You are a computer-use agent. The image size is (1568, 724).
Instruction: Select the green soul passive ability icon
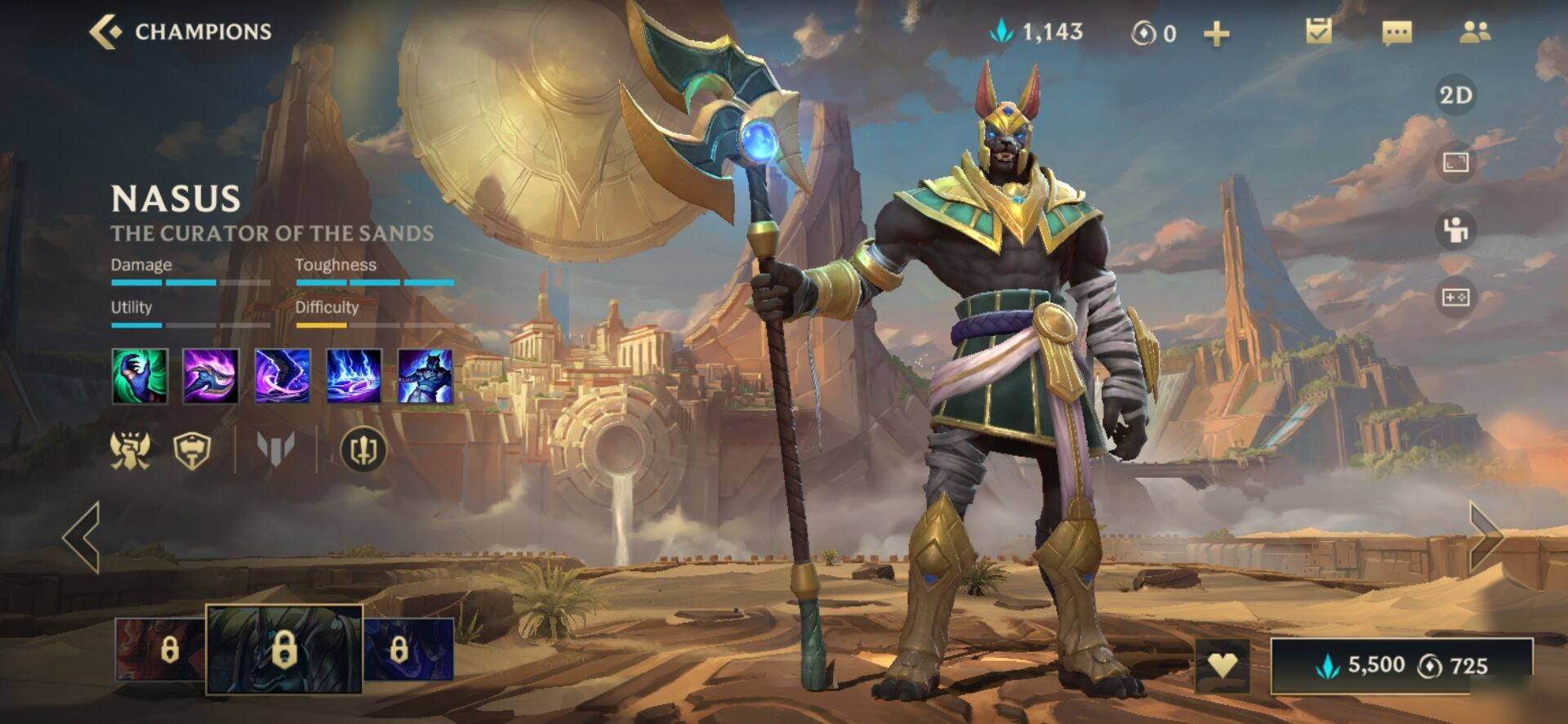(x=140, y=376)
